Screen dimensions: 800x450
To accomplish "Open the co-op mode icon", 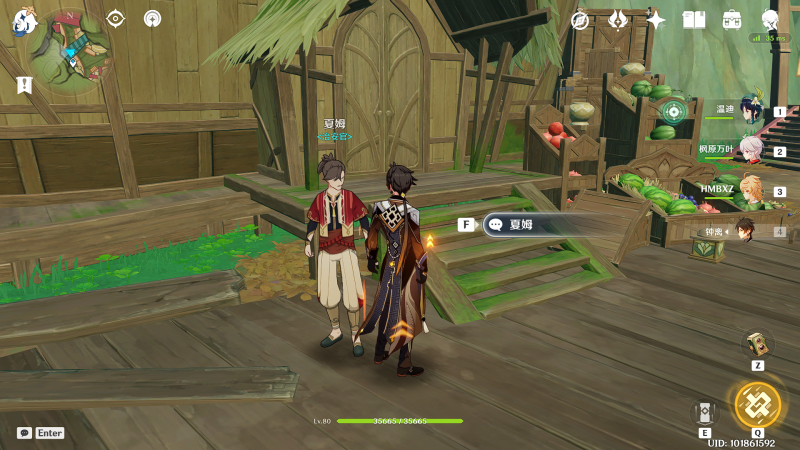I will point(152,19).
